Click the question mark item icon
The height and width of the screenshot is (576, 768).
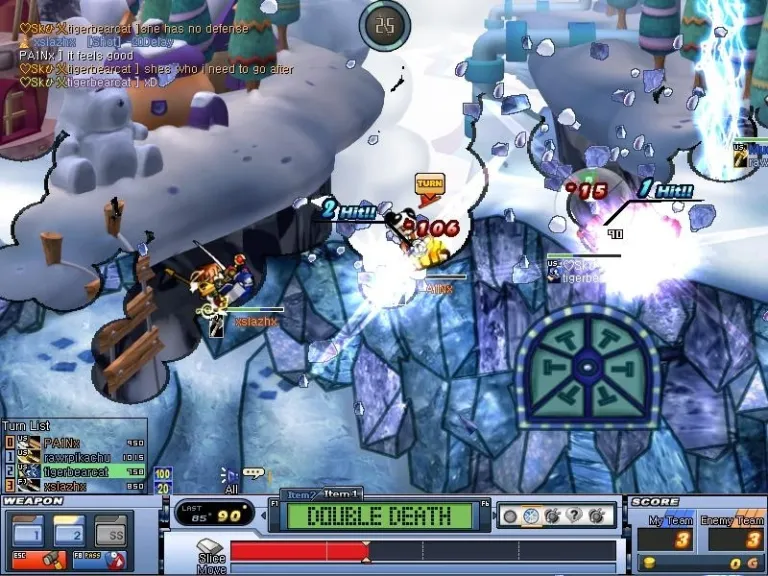(575, 516)
